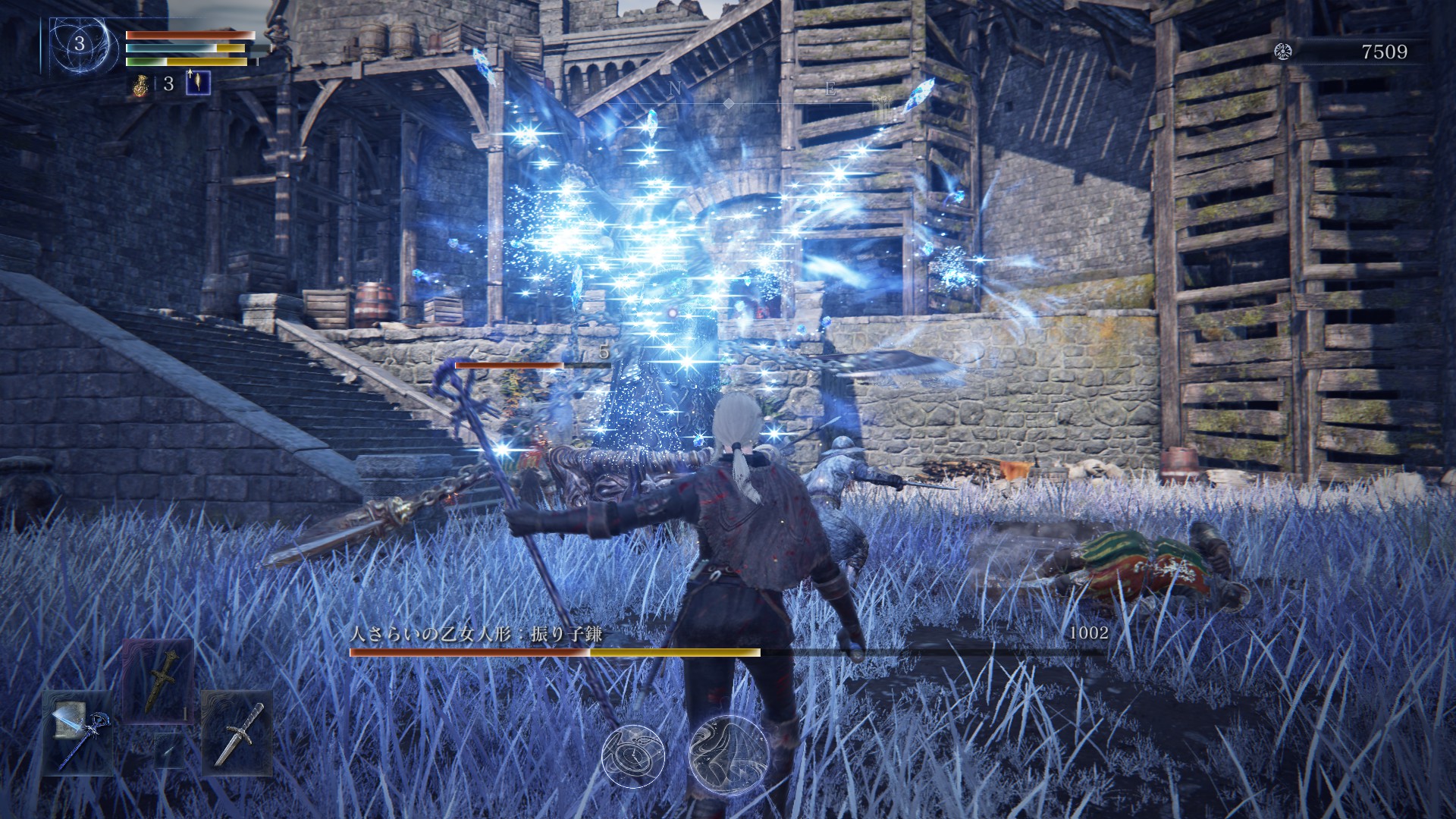Activate the pocket watch skill orb

coord(633,755)
